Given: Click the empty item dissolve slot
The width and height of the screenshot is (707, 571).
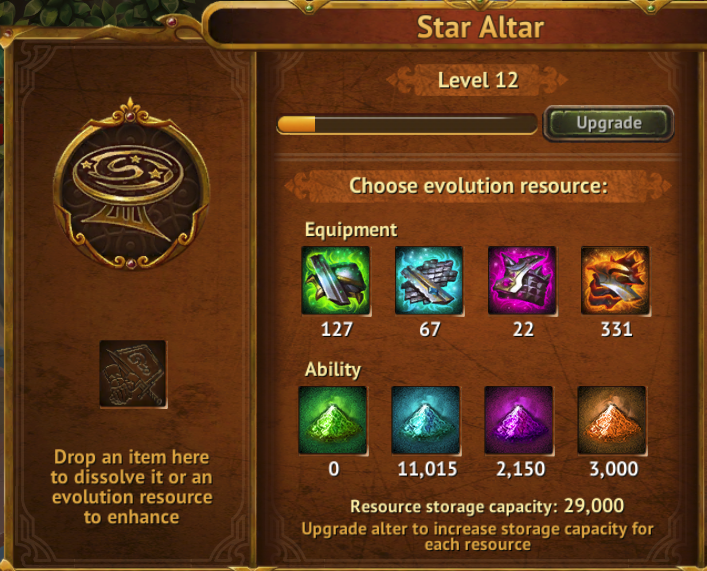Looking at the screenshot, I should 133,374.
